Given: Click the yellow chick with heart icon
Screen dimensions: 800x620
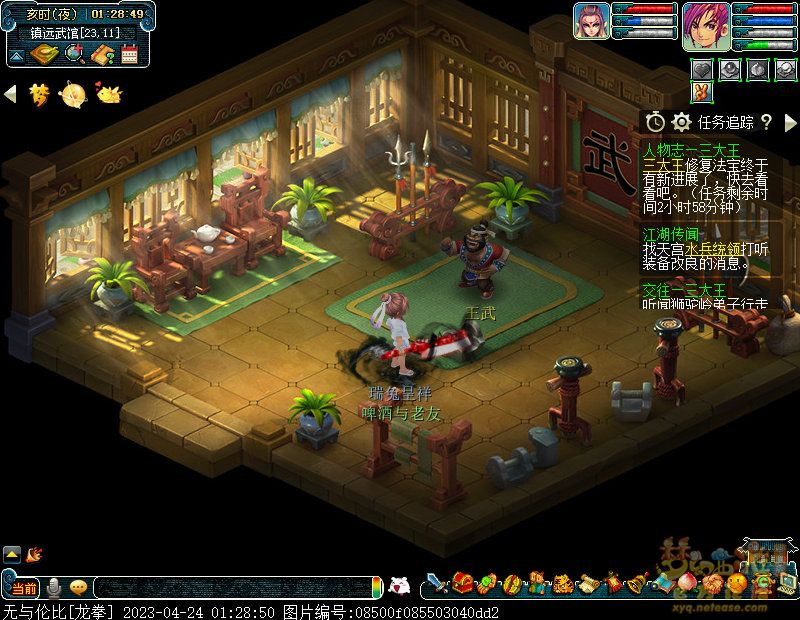Looking at the screenshot, I should (107, 94).
